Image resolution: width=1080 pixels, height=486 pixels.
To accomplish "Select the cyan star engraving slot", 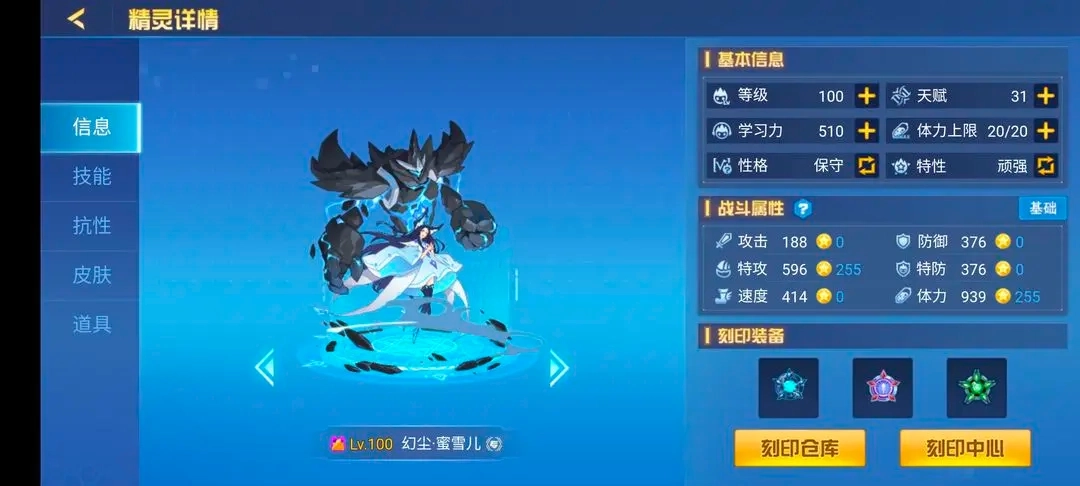I will 788,387.
